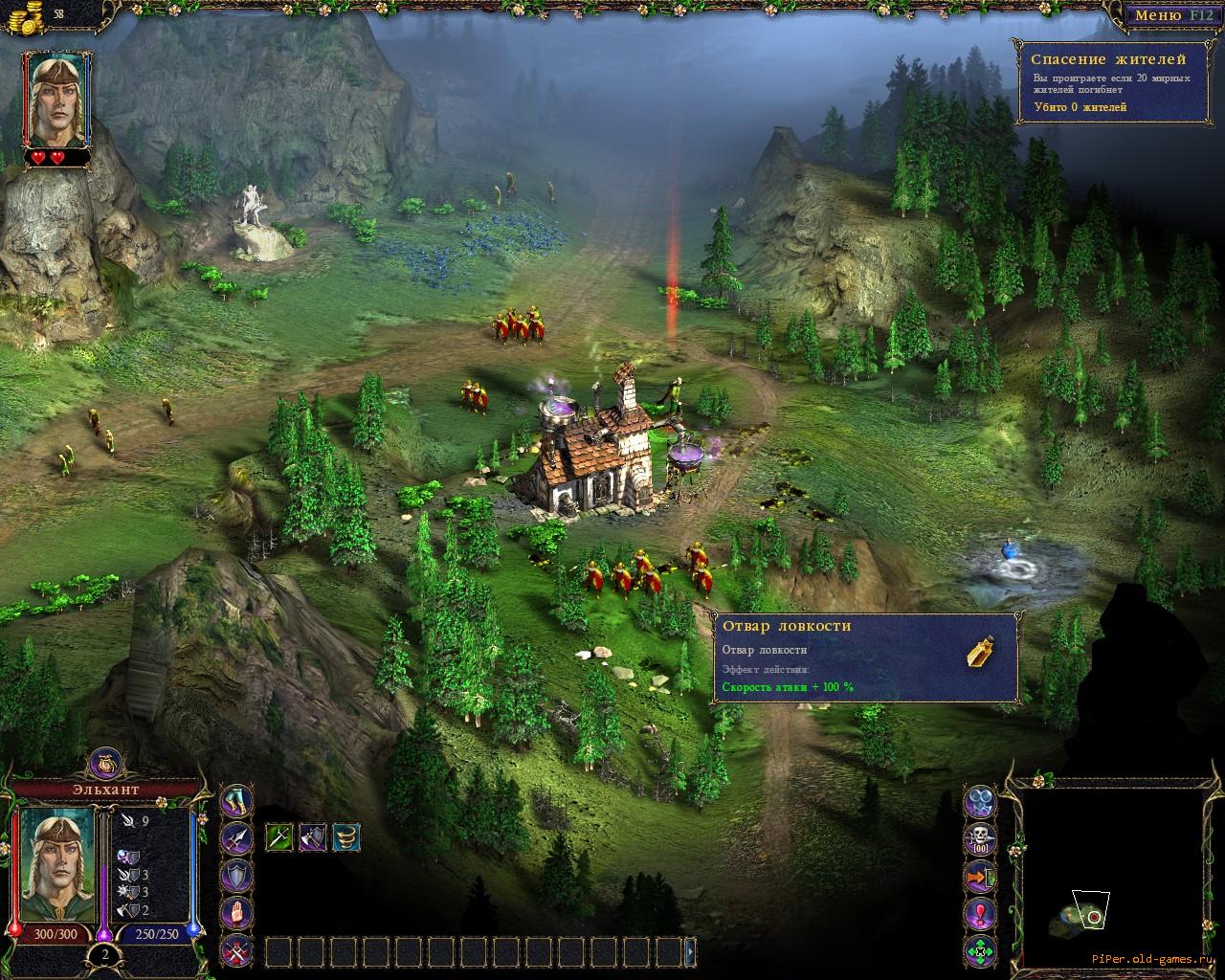
Task: Open the Меню button
Action: 1171,16
